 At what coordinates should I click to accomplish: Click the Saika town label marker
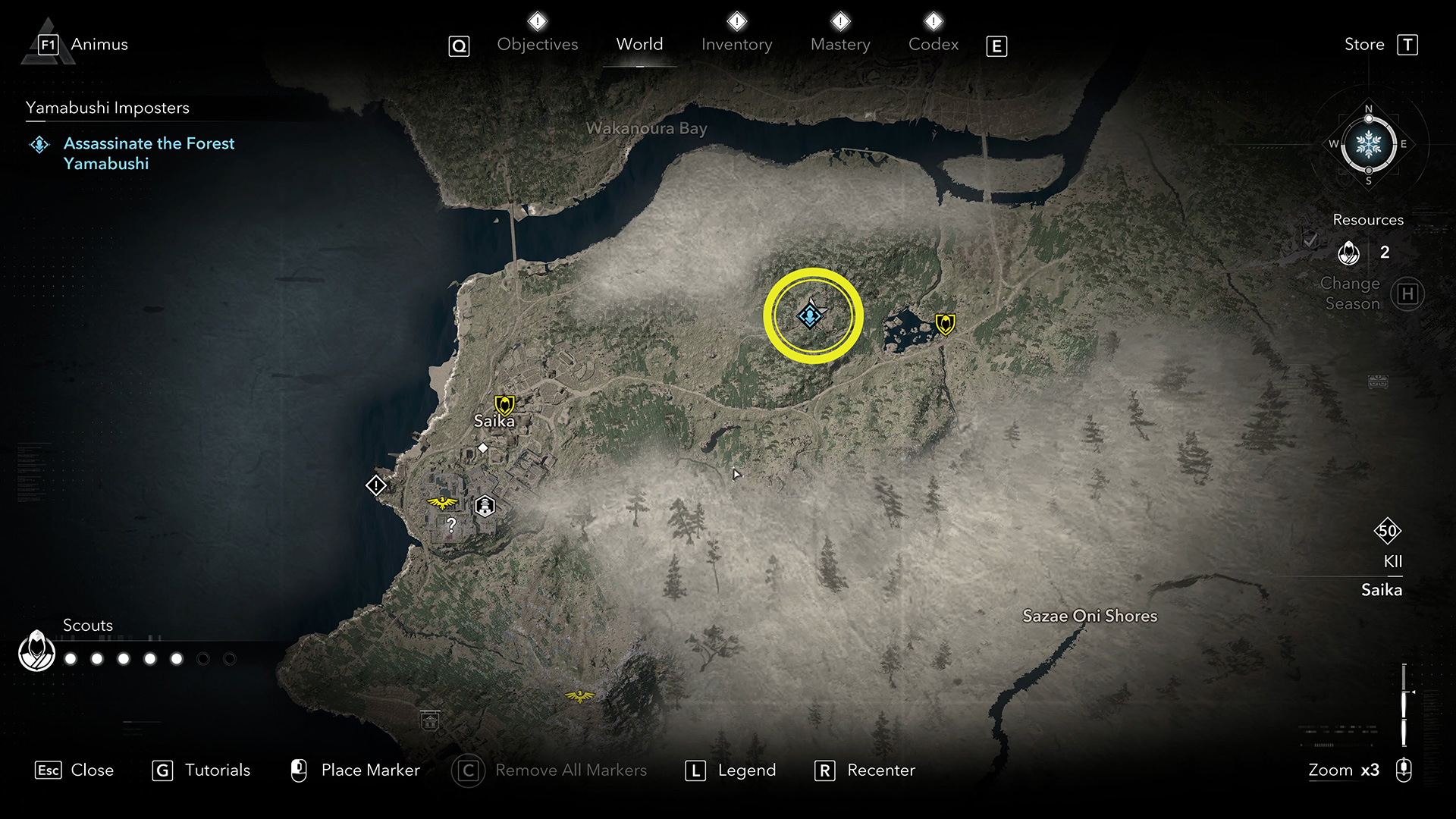(x=494, y=421)
